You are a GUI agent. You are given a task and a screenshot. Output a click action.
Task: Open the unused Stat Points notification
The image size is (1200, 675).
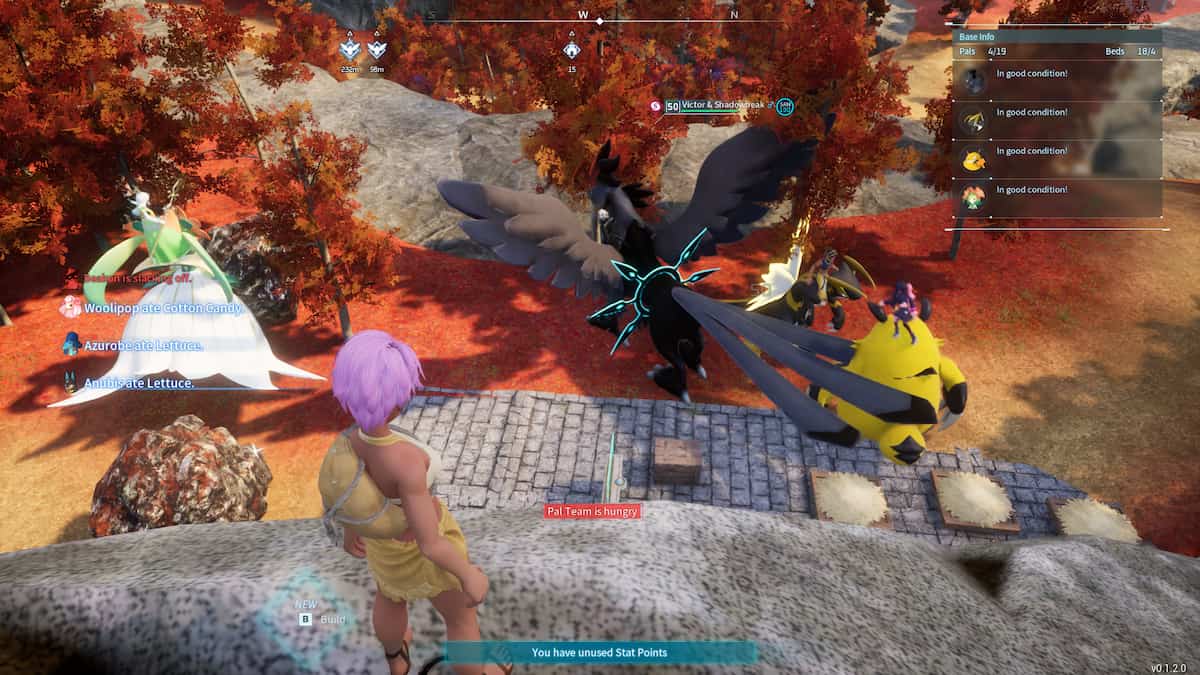tap(599, 652)
